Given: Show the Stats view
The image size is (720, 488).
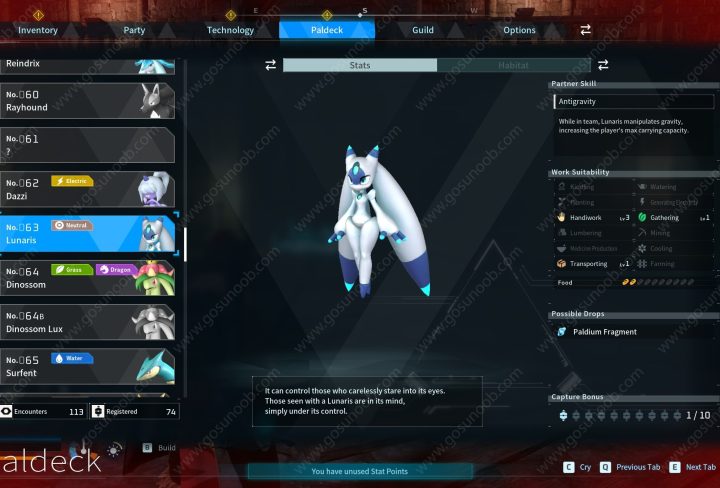Looking at the screenshot, I should pos(360,65).
